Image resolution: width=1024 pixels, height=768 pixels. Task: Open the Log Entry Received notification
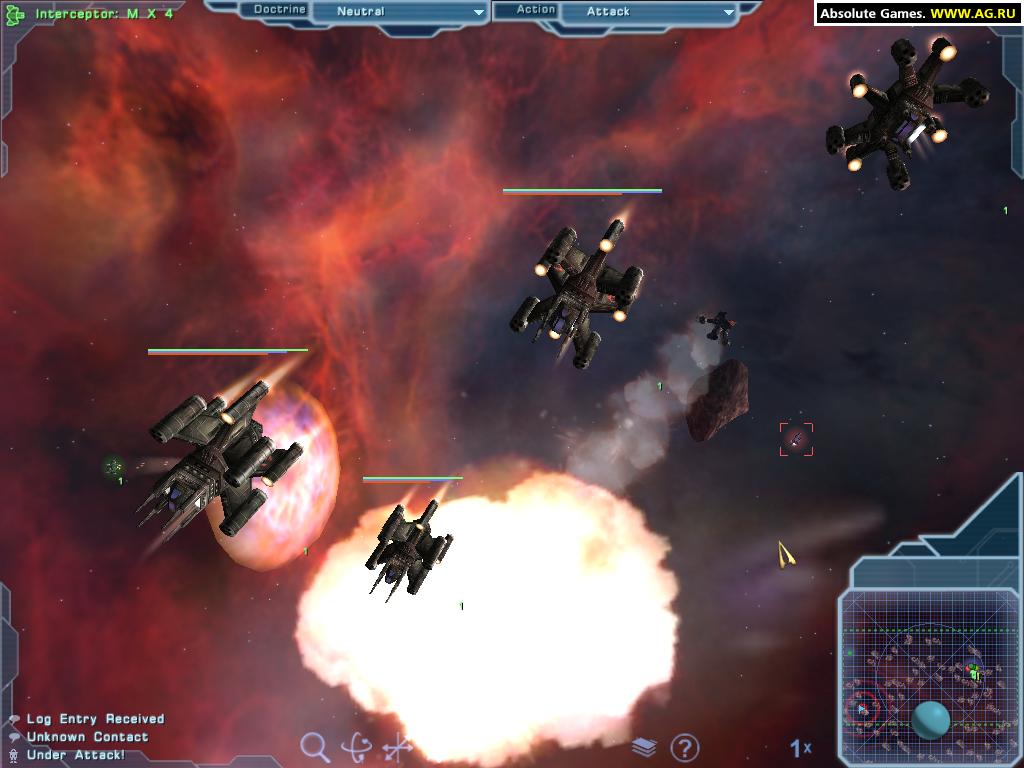(x=95, y=719)
